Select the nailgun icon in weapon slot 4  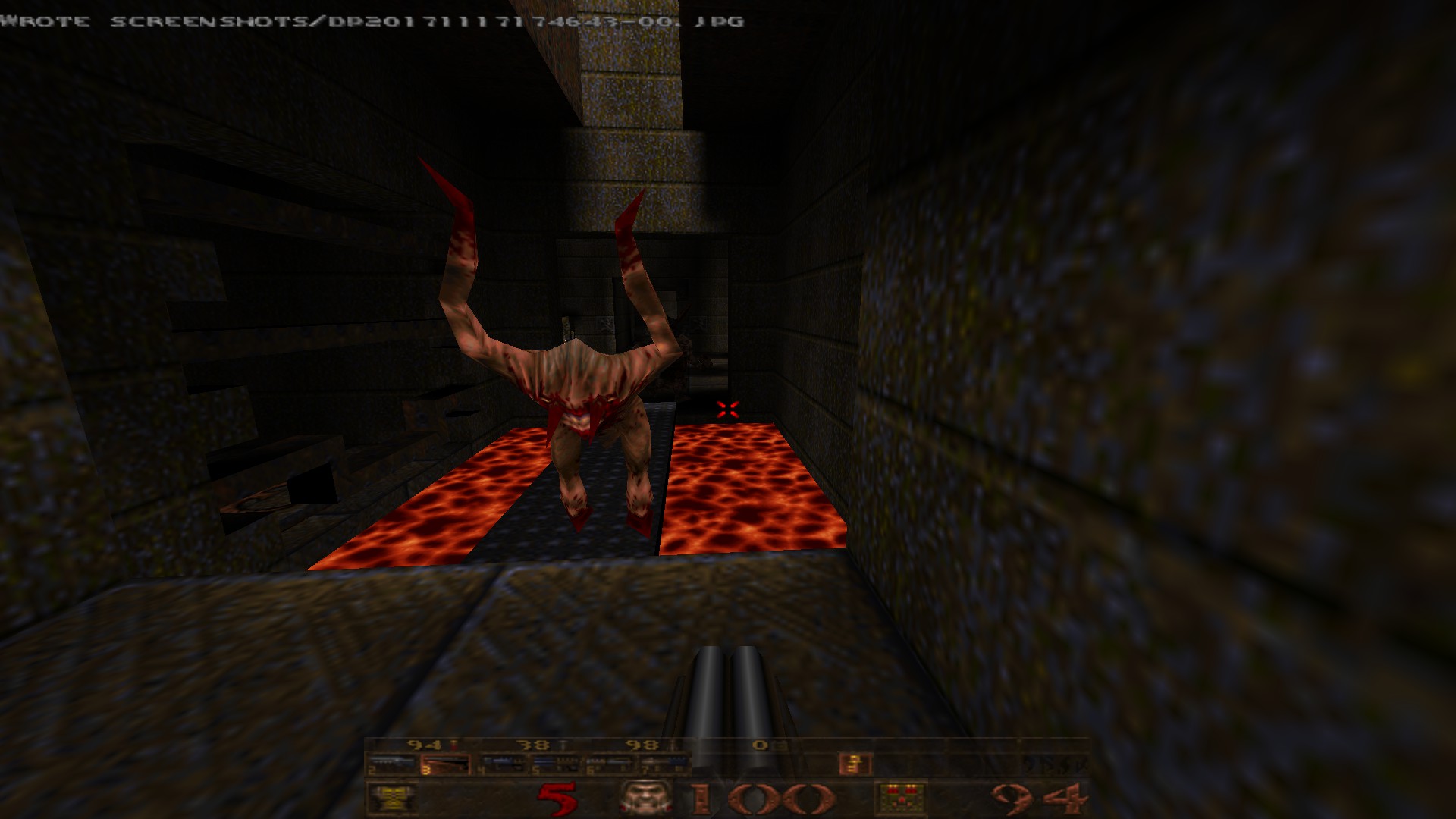(502, 763)
